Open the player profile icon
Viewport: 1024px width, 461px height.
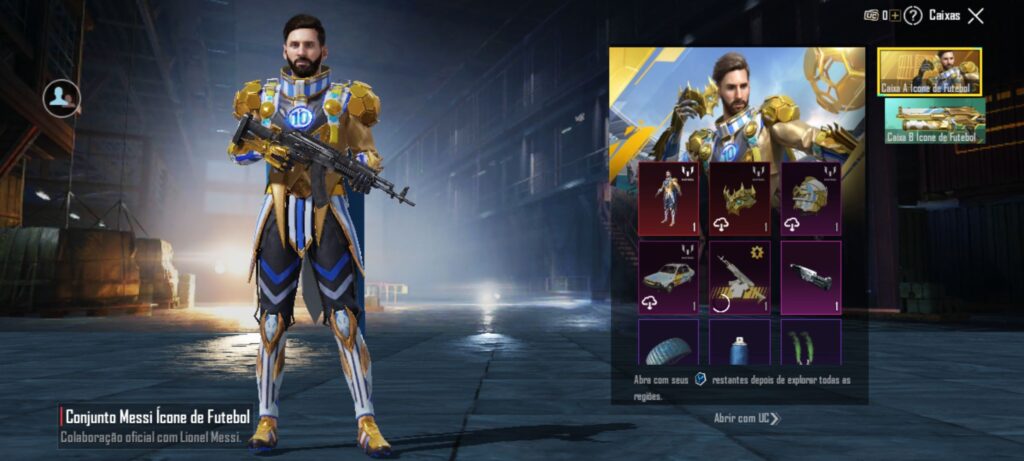tap(62, 97)
